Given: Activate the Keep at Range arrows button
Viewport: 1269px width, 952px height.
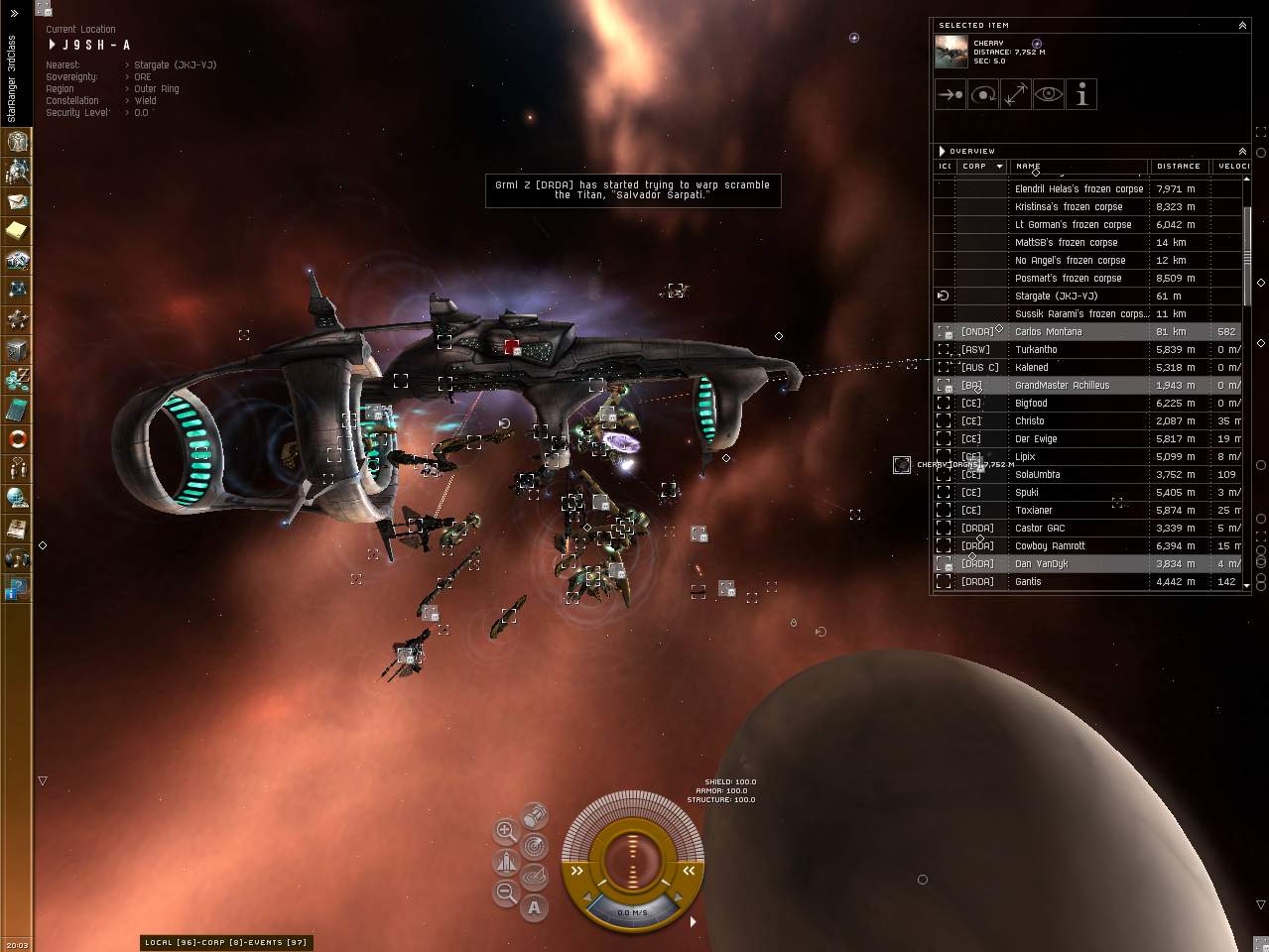Looking at the screenshot, I should click(1016, 95).
